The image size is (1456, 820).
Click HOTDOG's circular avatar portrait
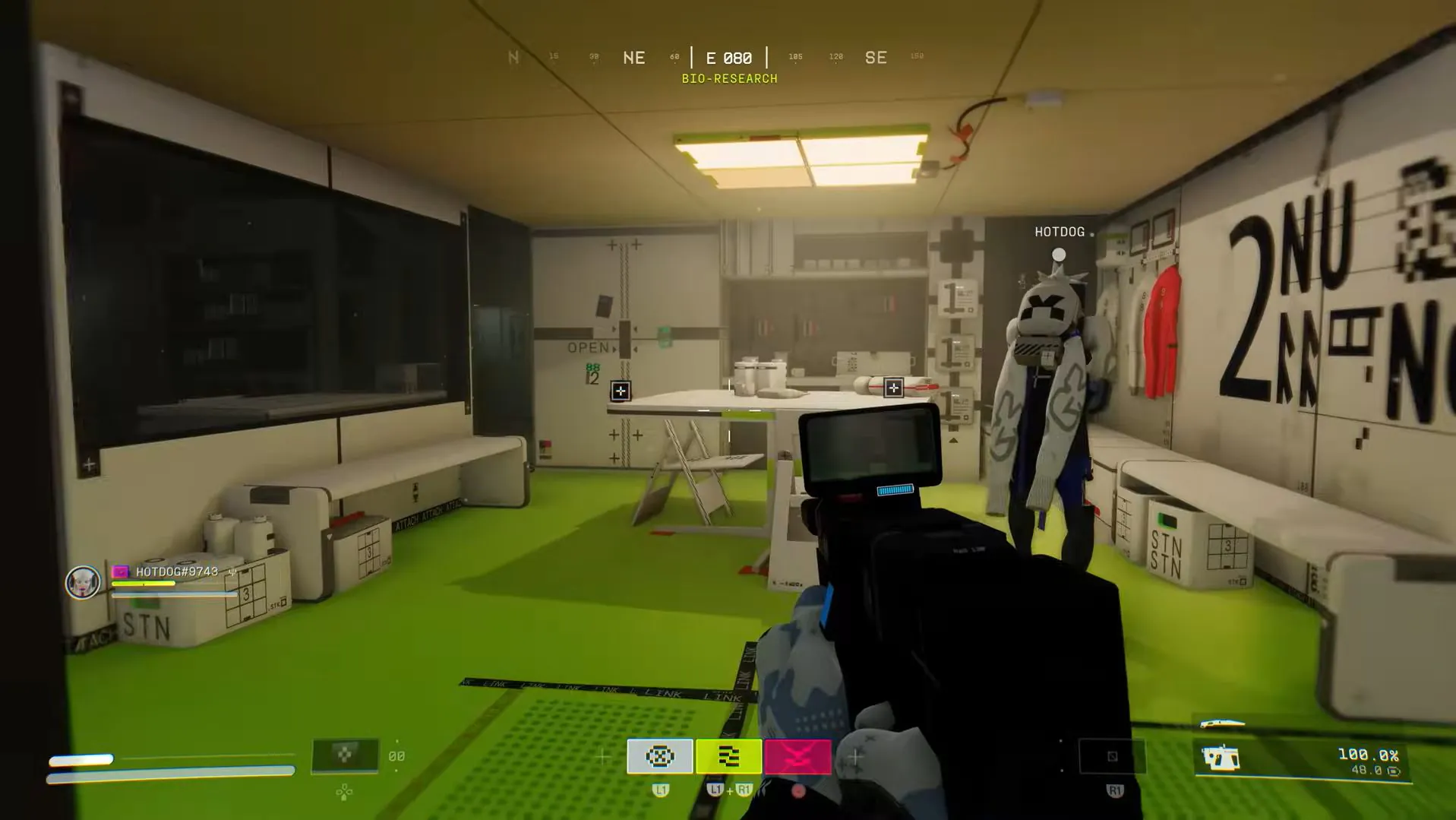point(84,582)
